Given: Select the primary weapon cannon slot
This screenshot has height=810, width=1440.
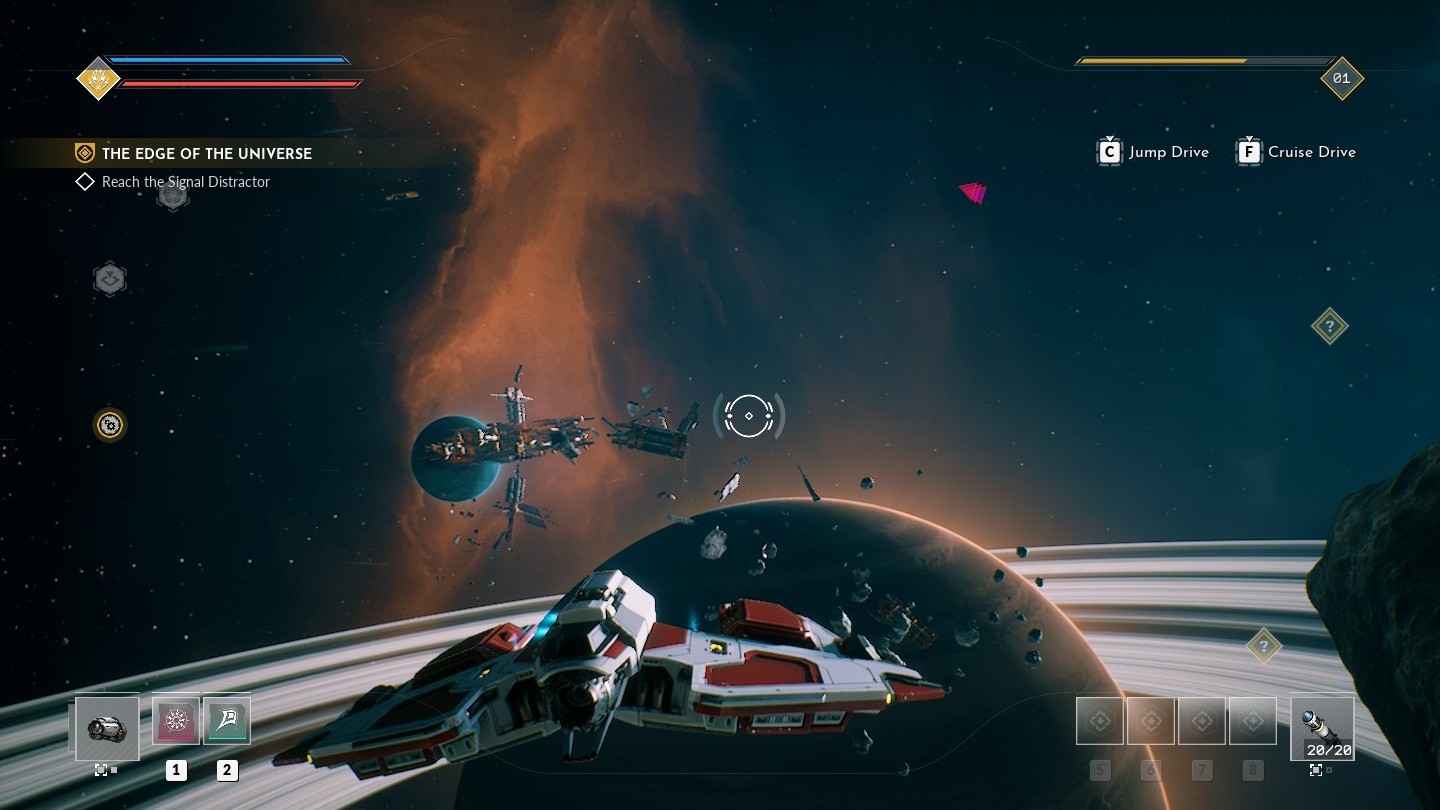Looking at the screenshot, I should (x=107, y=728).
